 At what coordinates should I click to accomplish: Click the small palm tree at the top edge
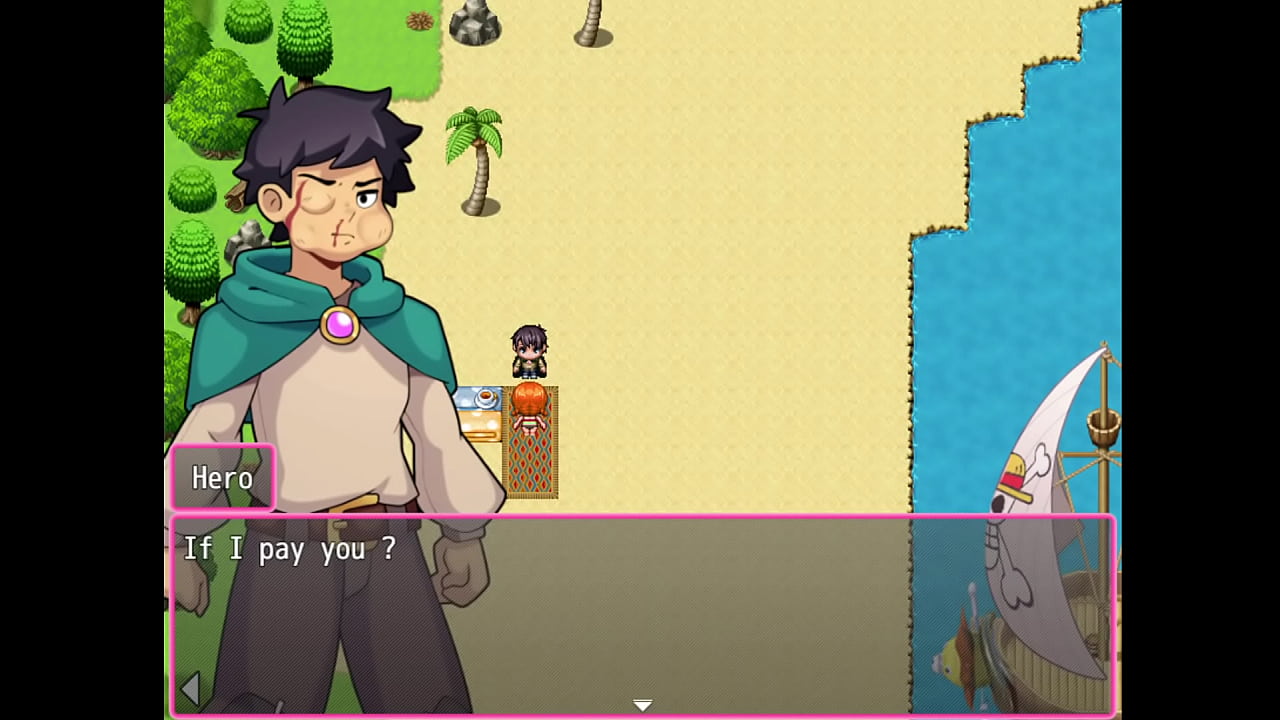592,20
